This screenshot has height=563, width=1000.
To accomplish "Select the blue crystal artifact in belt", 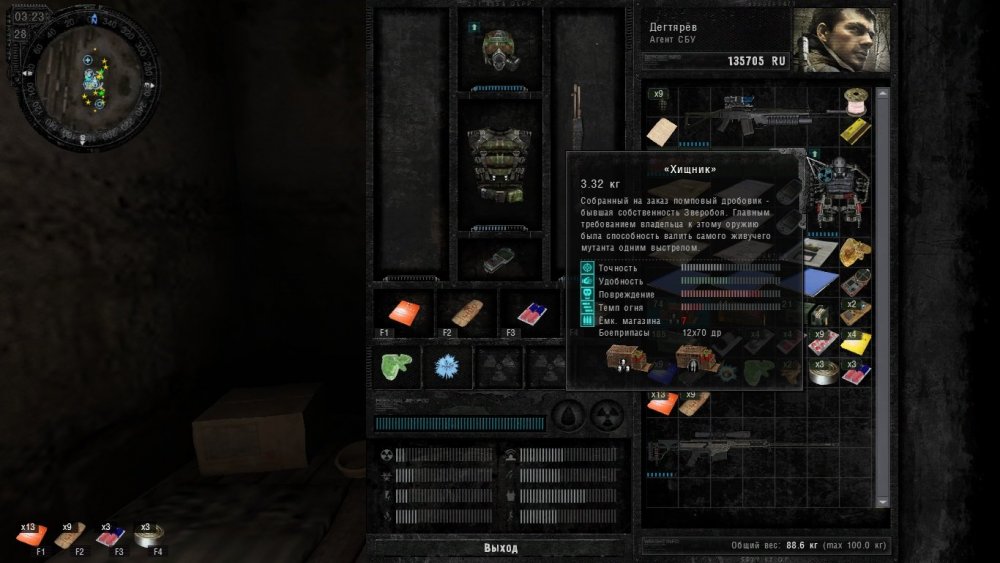I will click(446, 367).
